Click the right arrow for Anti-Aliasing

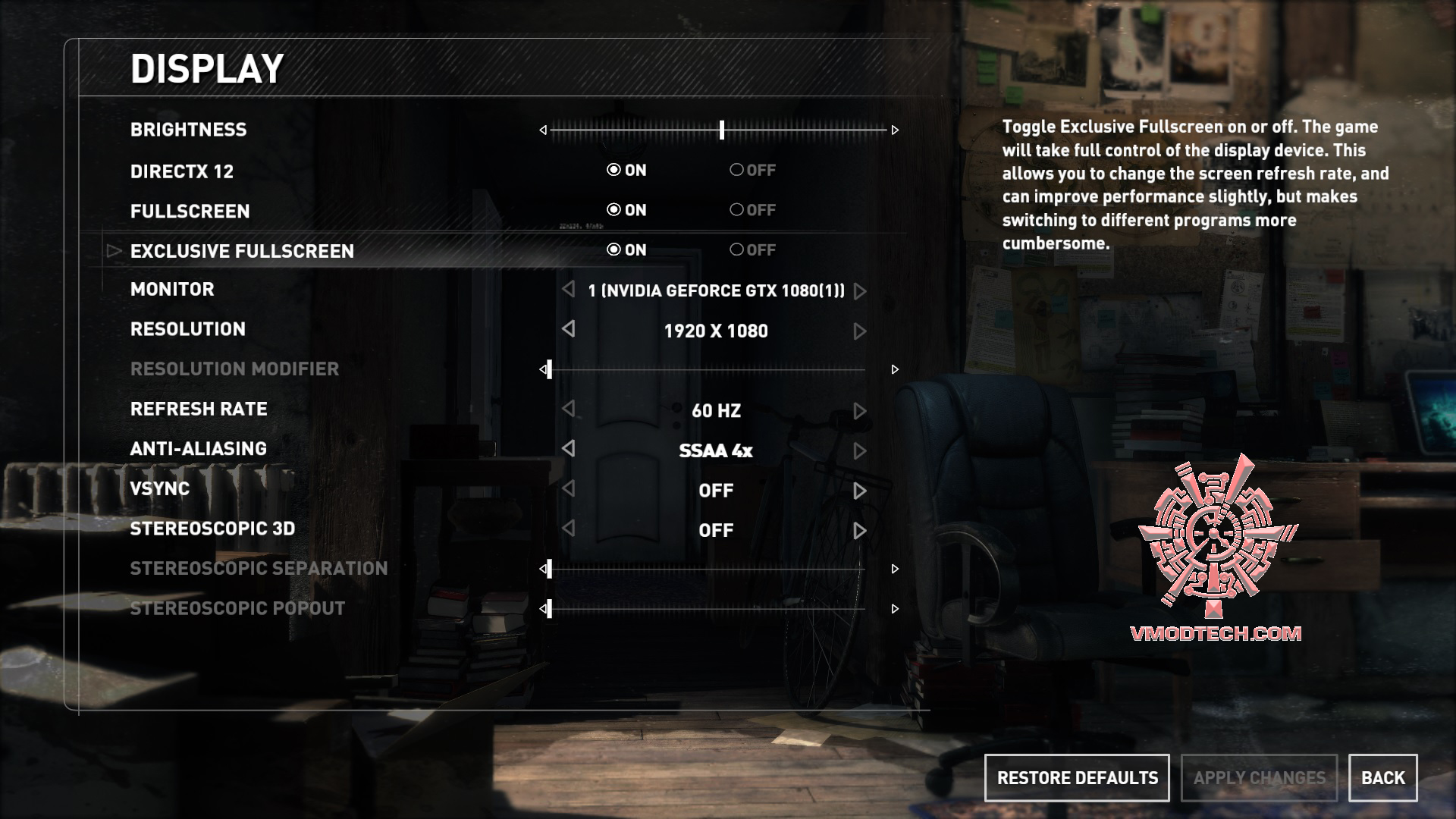[x=859, y=450]
